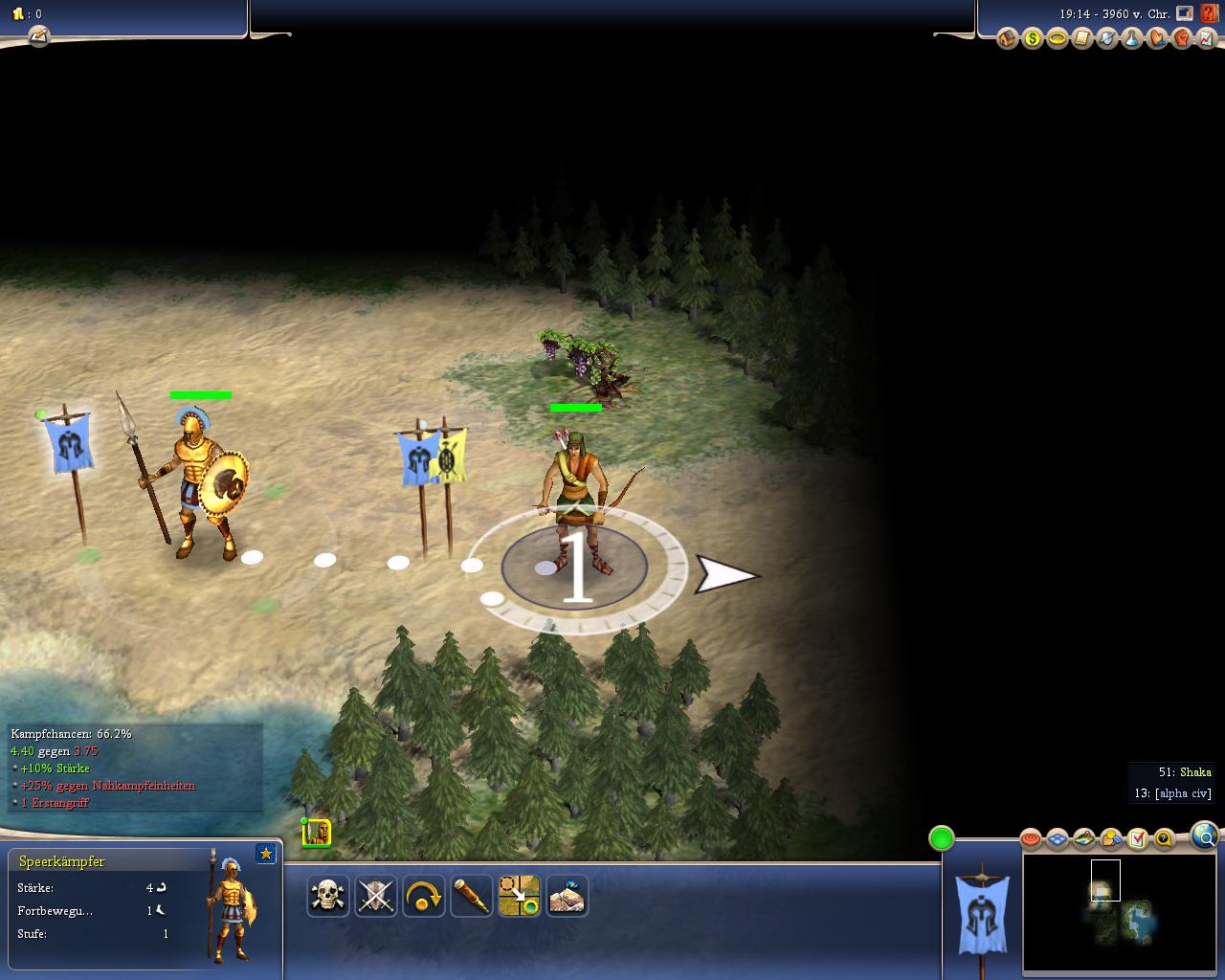Viewport: 1225px width, 980px height.
Task: Open the main menu monitor icon
Action: 1185,13
